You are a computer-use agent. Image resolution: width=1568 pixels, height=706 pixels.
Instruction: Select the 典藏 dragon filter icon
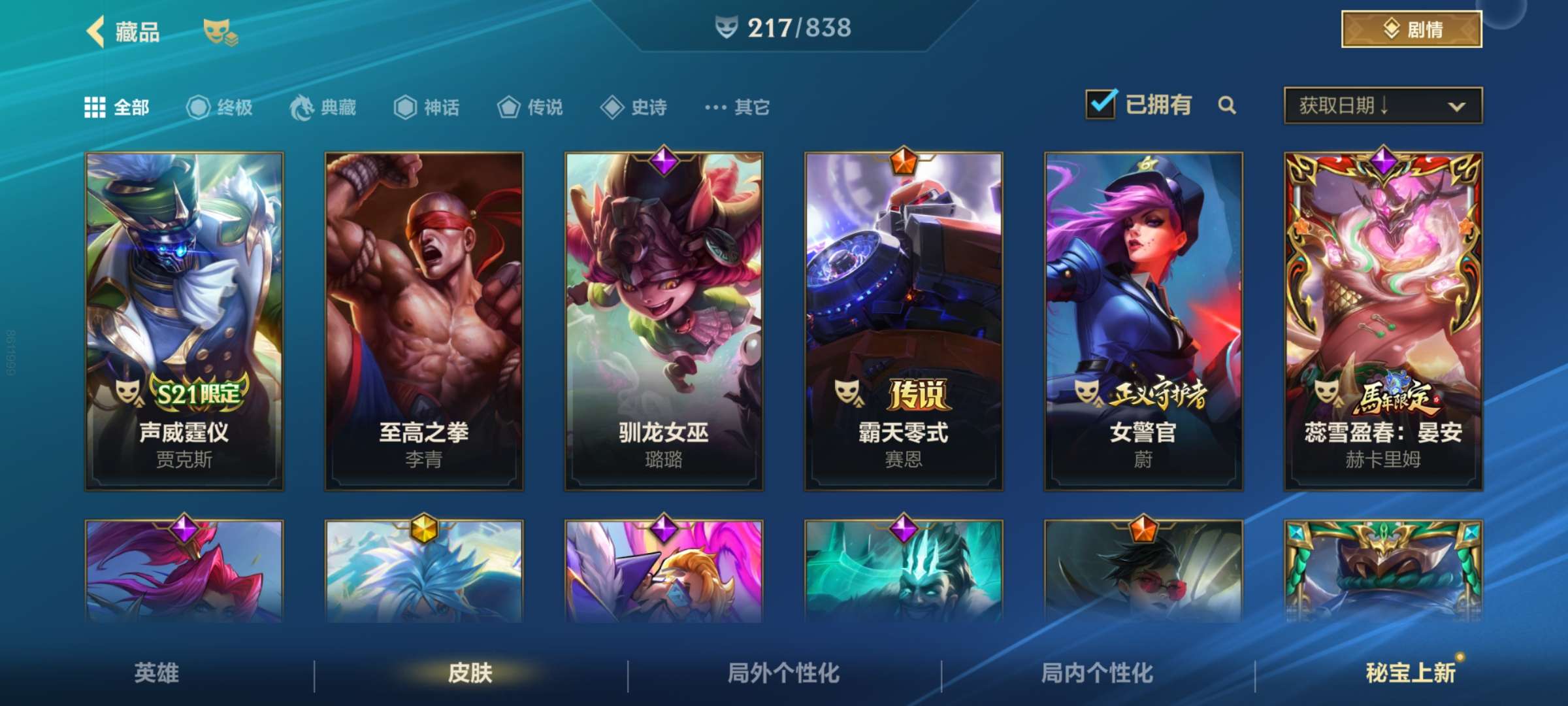point(301,108)
